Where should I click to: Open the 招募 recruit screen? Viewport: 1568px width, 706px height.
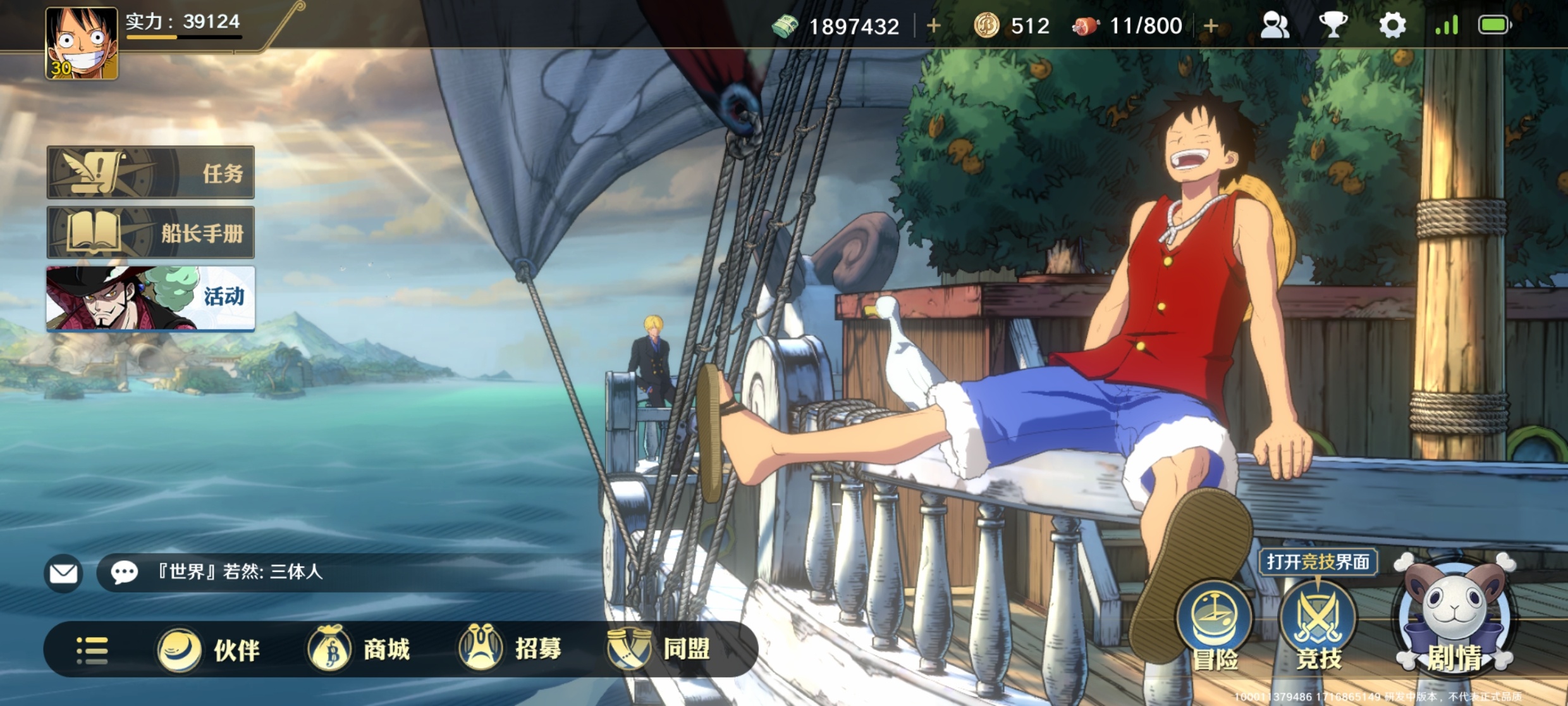[x=510, y=648]
